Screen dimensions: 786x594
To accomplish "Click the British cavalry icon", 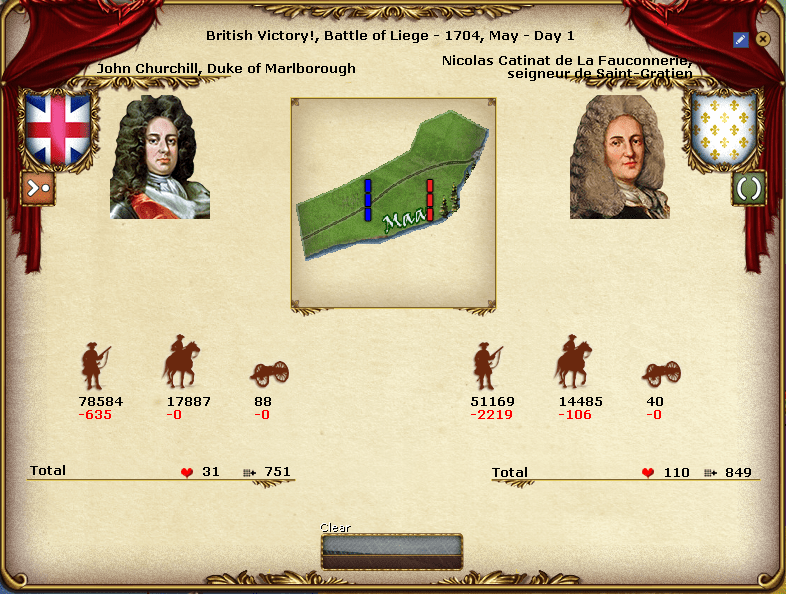I will (x=181, y=362).
